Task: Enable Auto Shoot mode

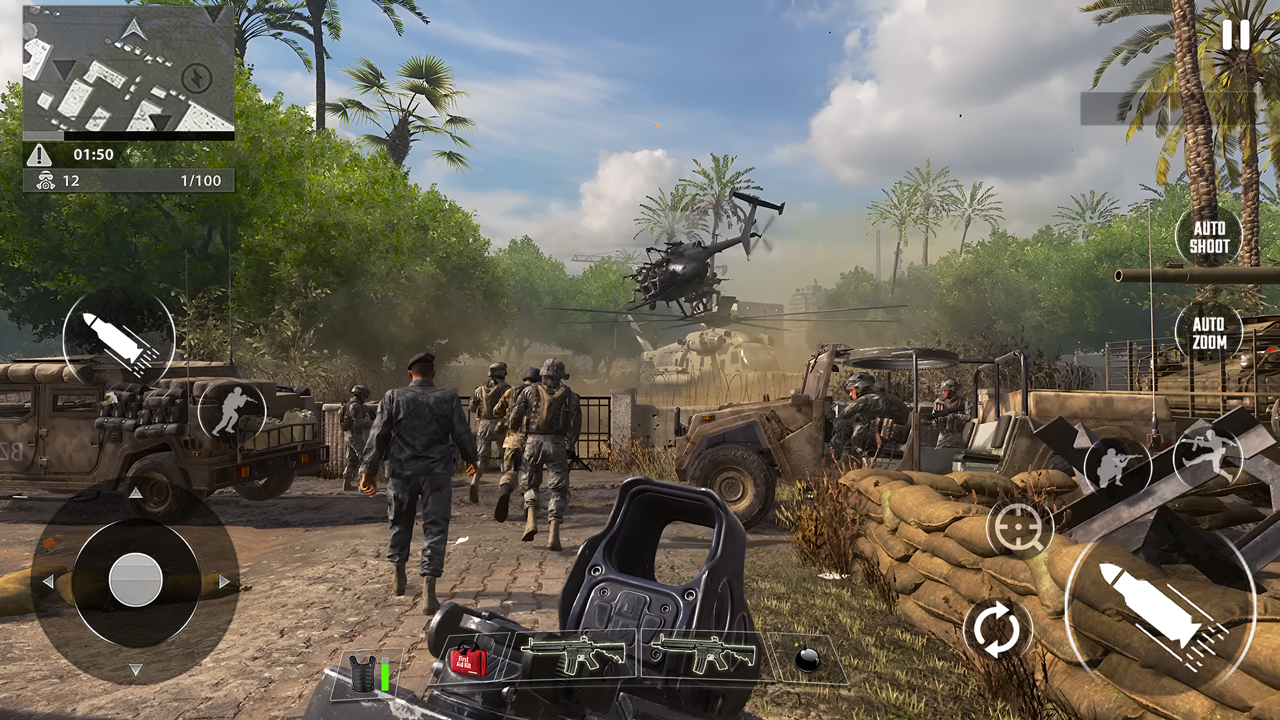Action: (x=1209, y=237)
